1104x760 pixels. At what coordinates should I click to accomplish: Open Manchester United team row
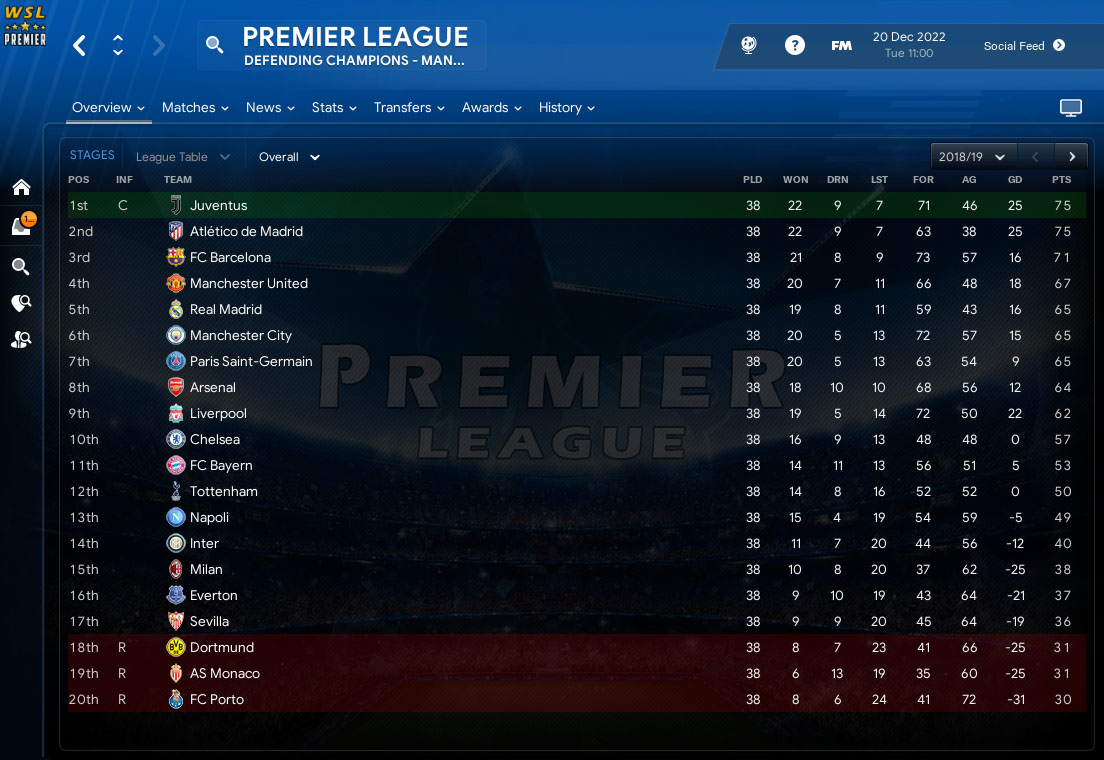pos(248,283)
